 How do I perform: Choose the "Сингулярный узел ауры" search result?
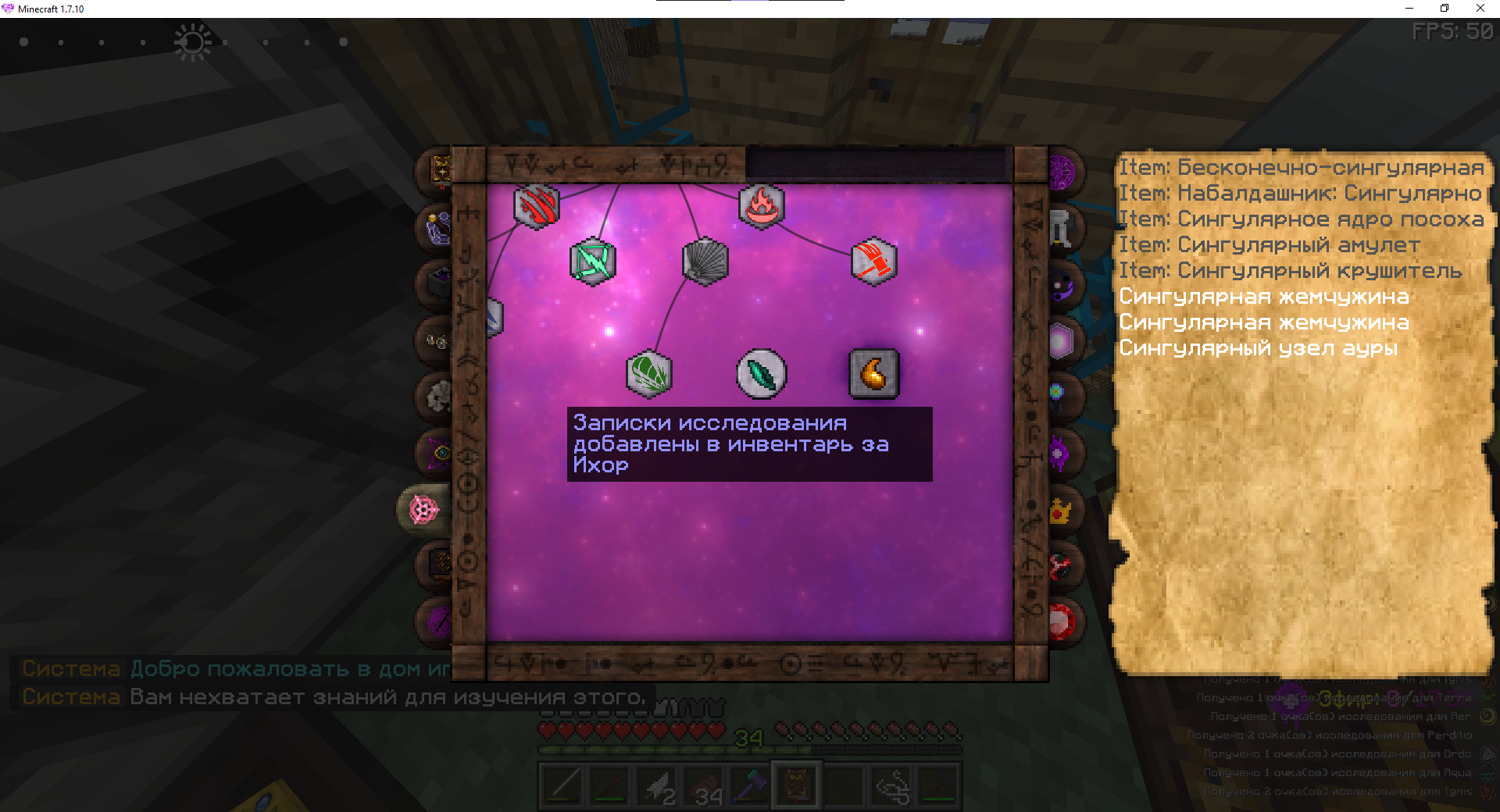tap(1258, 348)
